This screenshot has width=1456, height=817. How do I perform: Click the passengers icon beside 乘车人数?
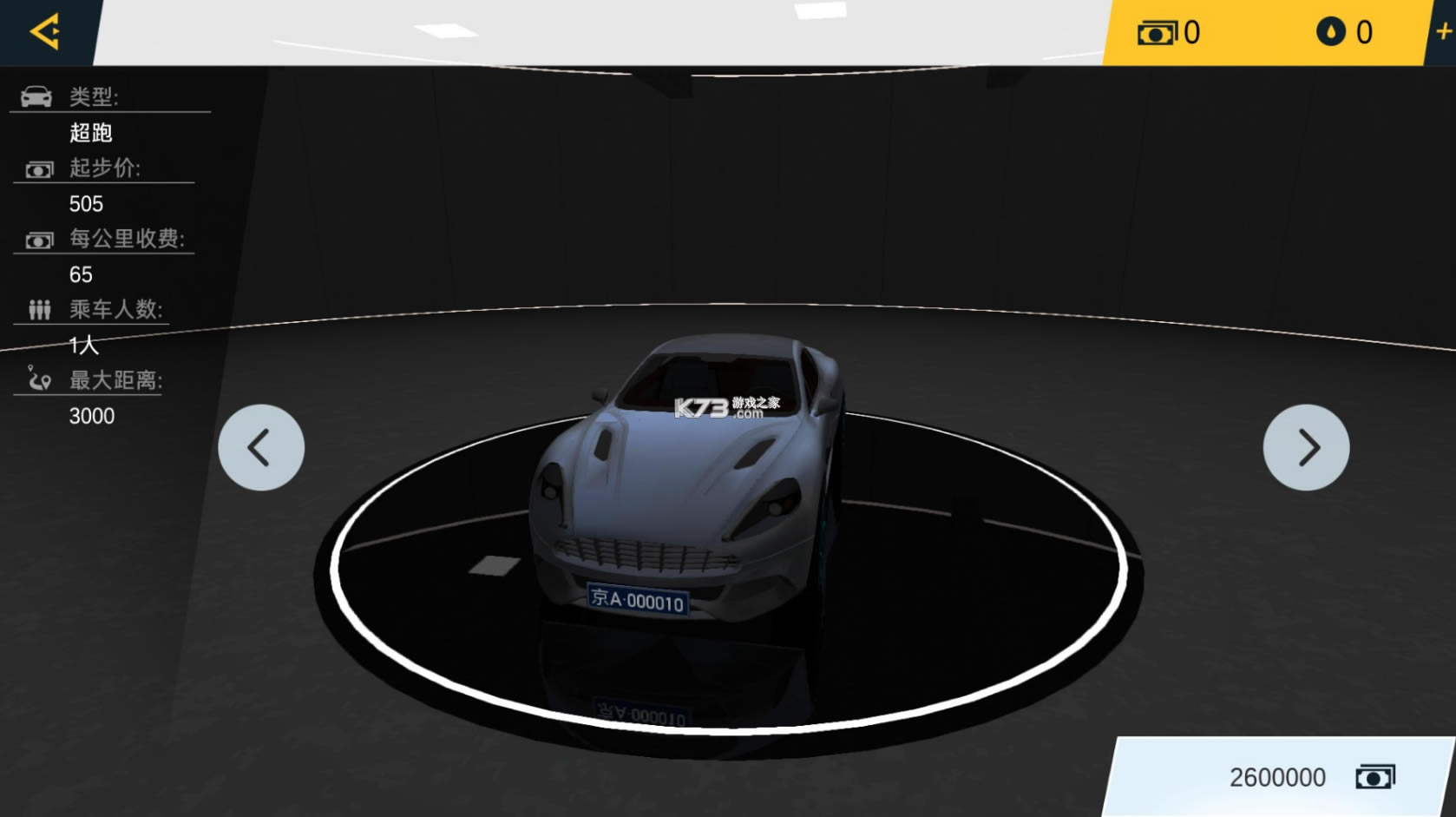click(39, 310)
